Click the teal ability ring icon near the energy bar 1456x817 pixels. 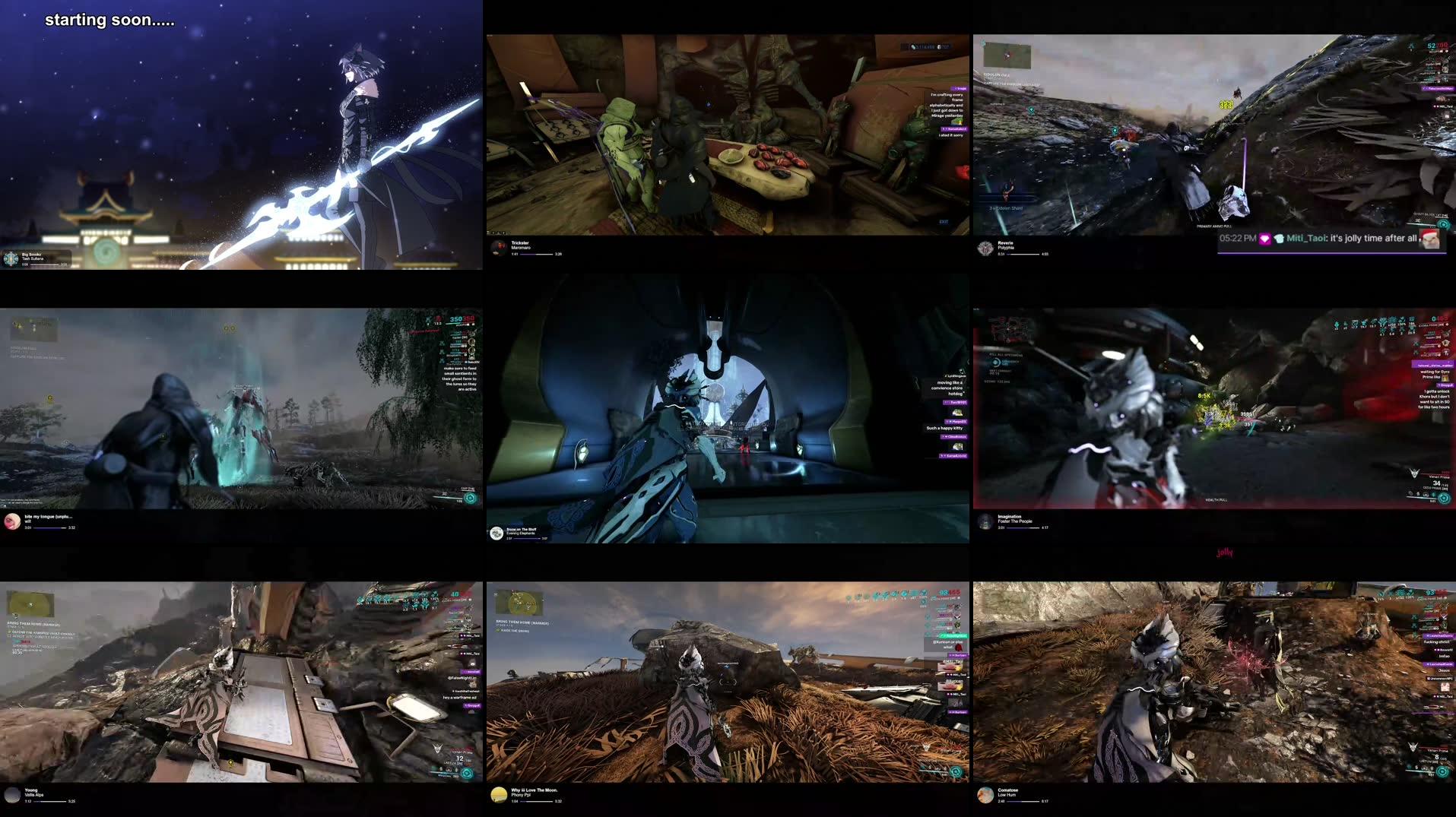click(x=471, y=497)
